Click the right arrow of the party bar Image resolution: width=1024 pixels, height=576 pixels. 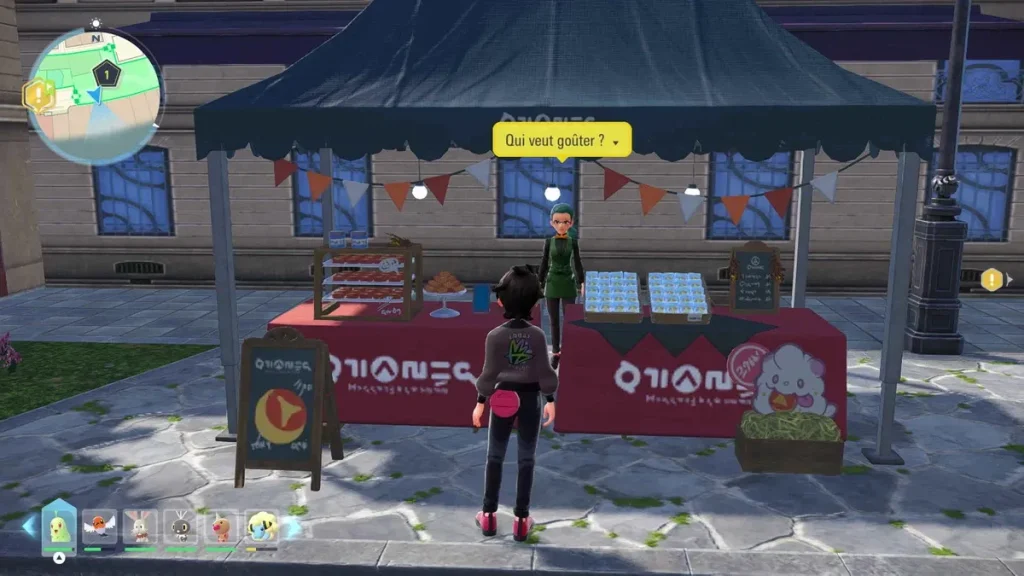[292, 526]
